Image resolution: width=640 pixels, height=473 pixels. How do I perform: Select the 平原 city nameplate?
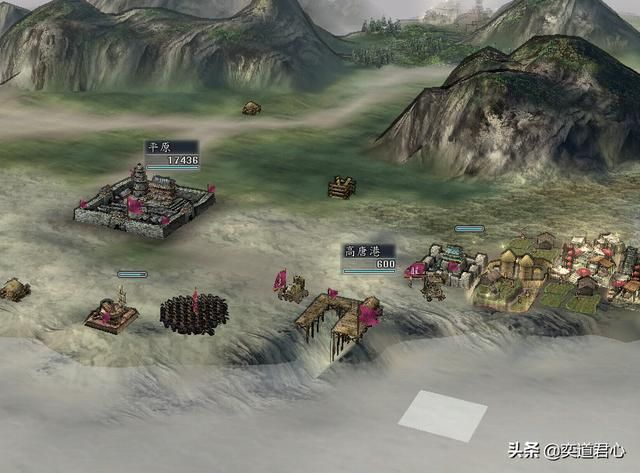pos(171,153)
